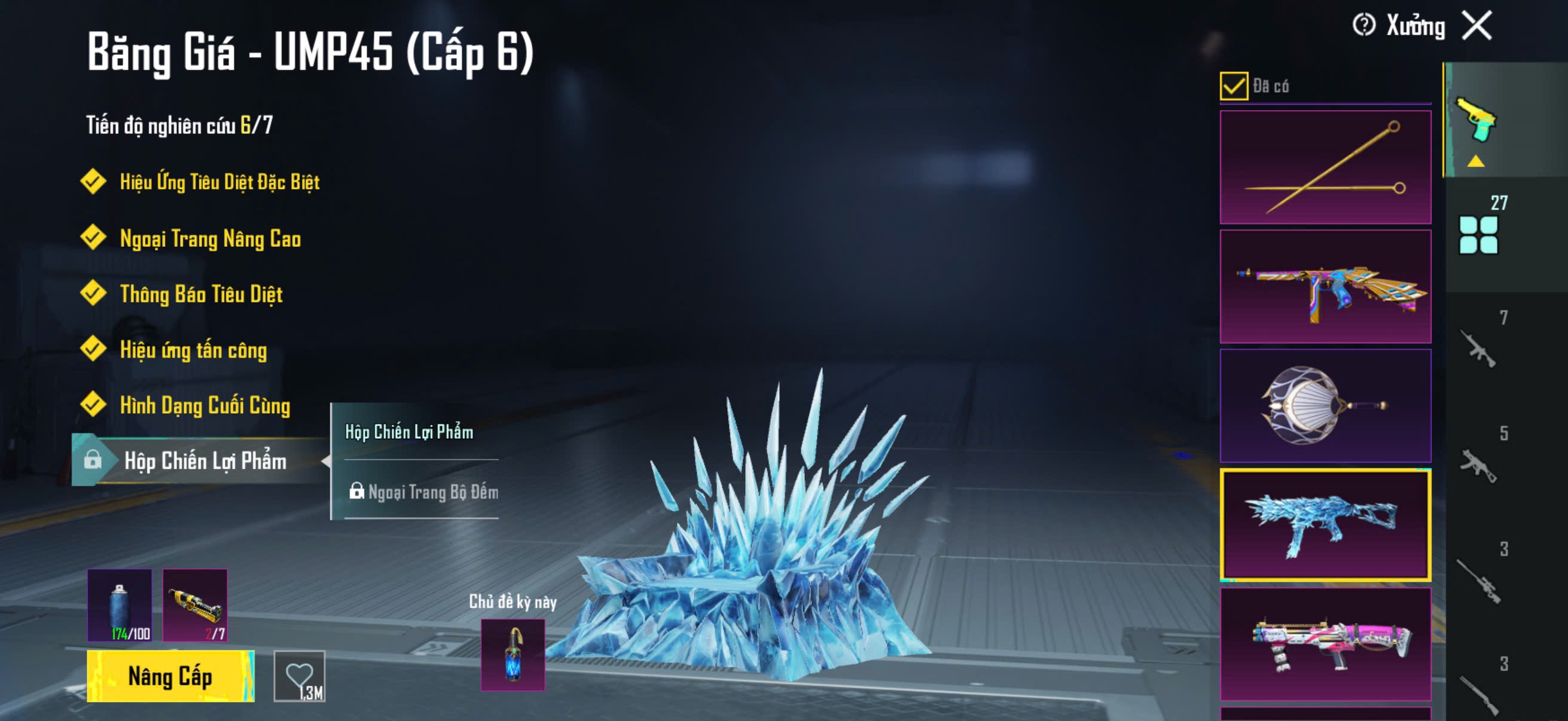1568x721 pixels.
Task: Select the Hiệu Ứng Tiêu Diệt Đặc Biệt entry
Action: (219, 181)
